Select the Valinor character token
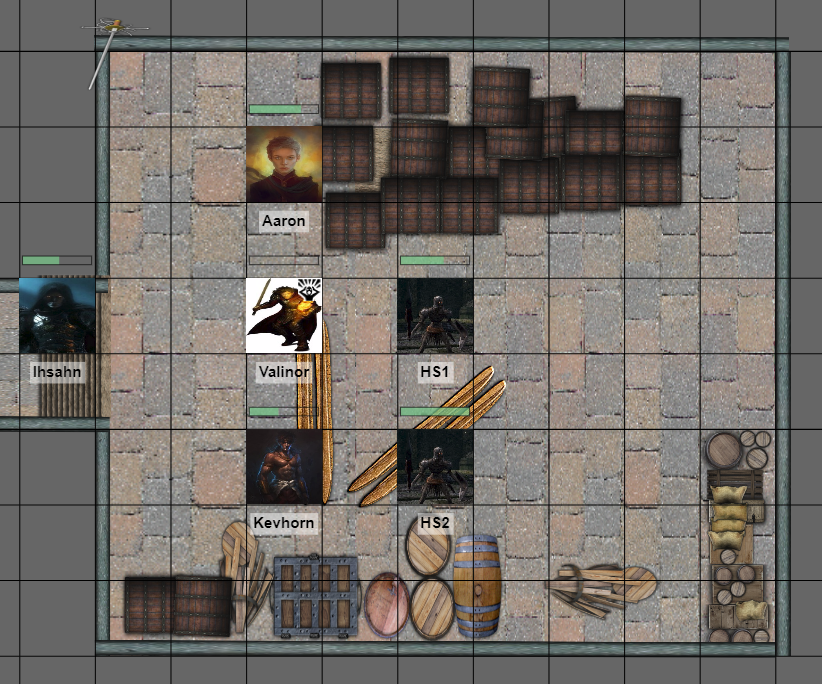 pyautogui.click(x=284, y=316)
